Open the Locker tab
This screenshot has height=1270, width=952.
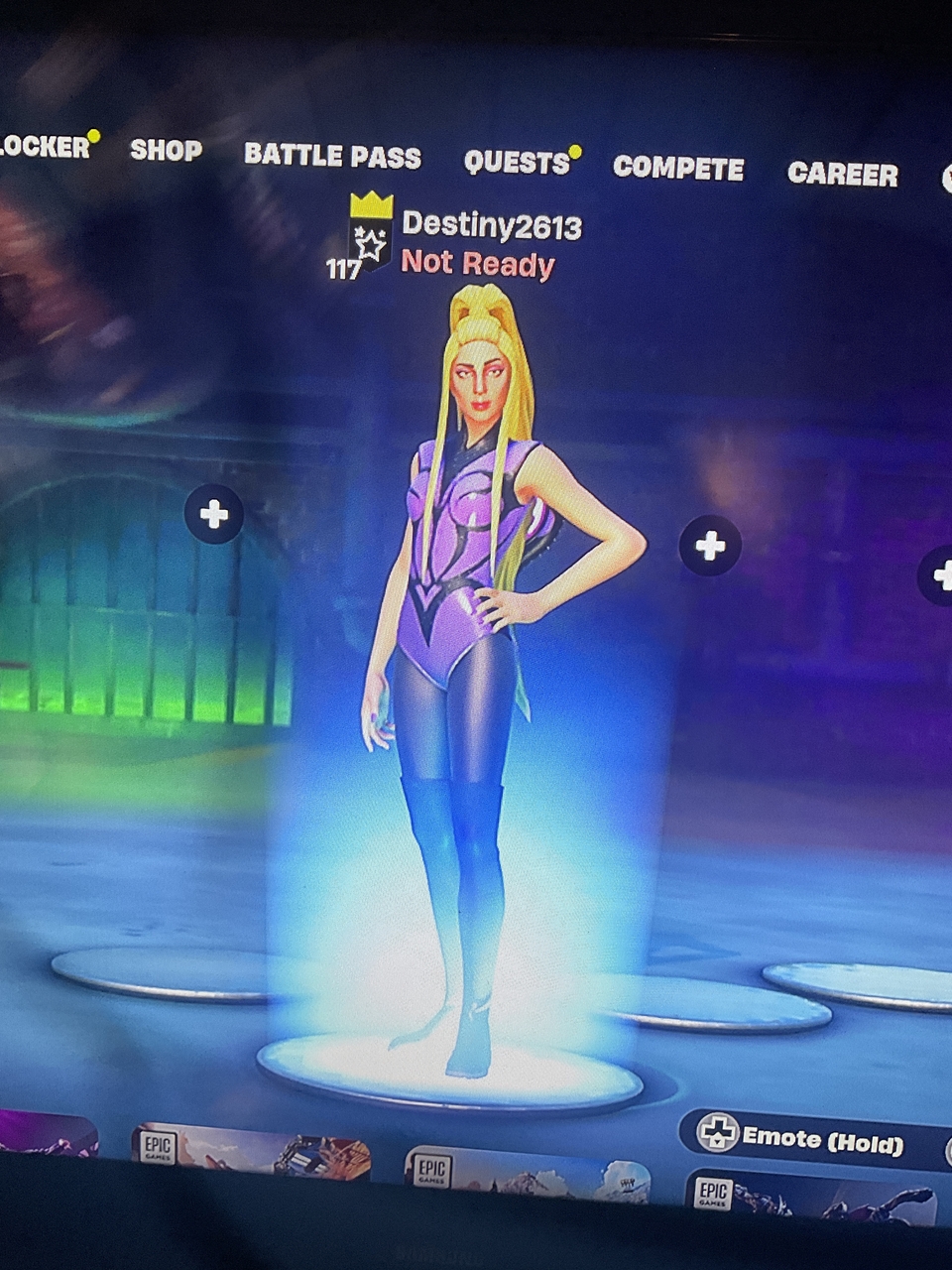(44, 147)
